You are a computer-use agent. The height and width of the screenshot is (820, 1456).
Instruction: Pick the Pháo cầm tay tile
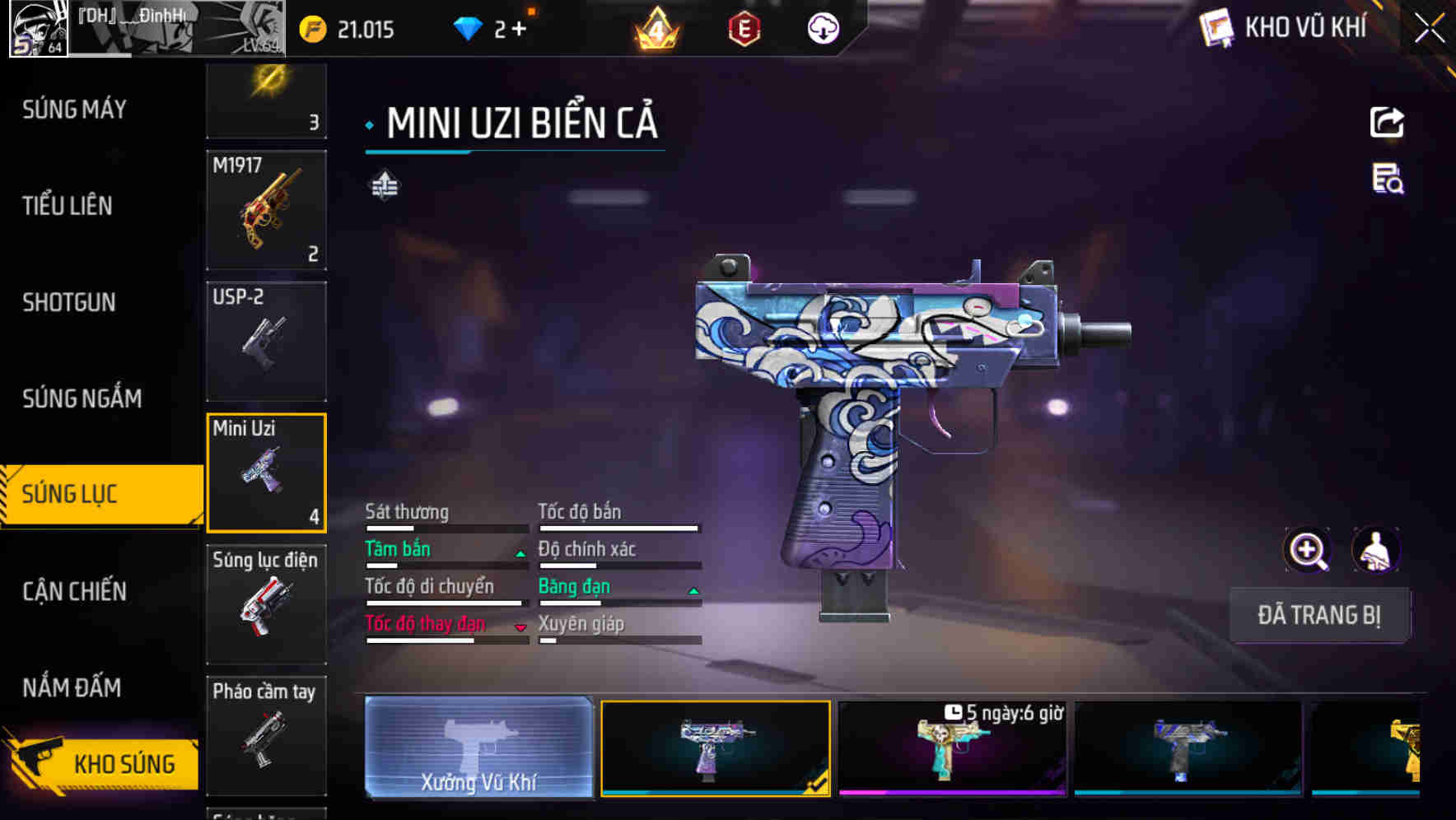tap(266, 735)
